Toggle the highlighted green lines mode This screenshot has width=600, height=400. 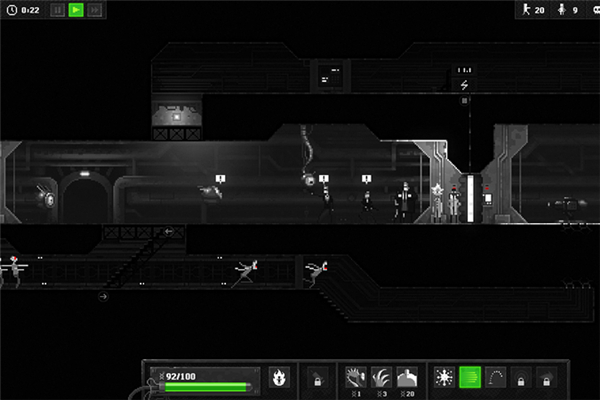pos(470,377)
